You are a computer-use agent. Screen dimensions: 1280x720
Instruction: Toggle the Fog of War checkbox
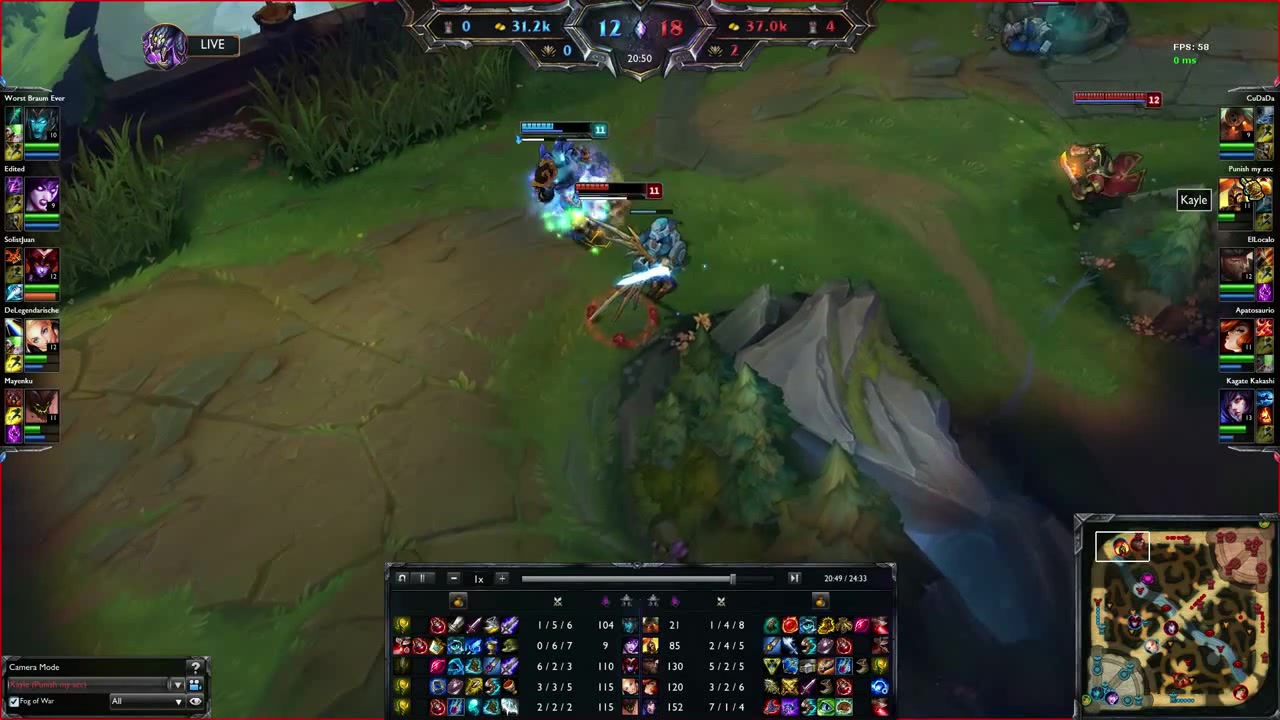tap(14, 702)
